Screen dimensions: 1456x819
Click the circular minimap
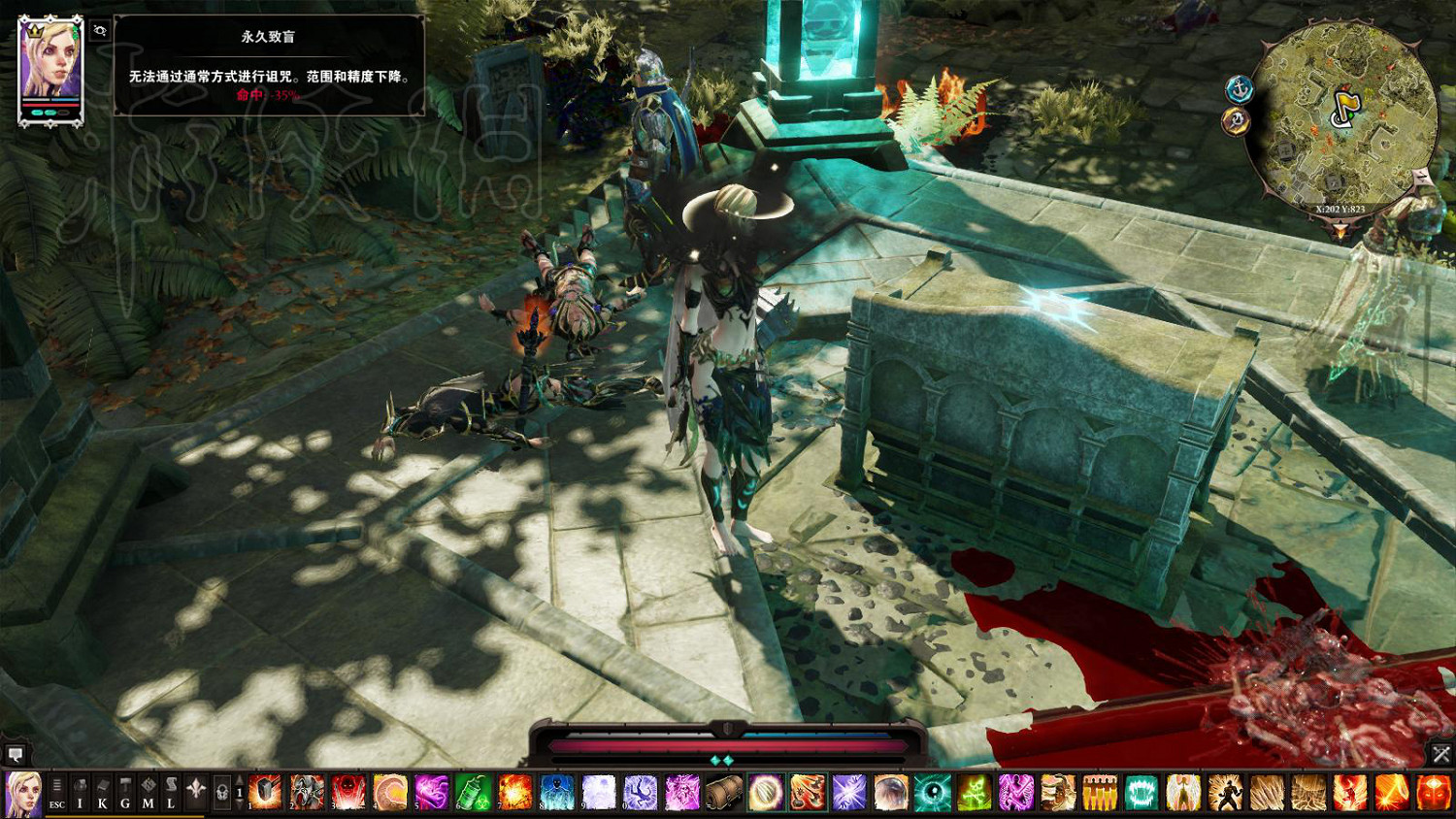click(x=1343, y=115)
